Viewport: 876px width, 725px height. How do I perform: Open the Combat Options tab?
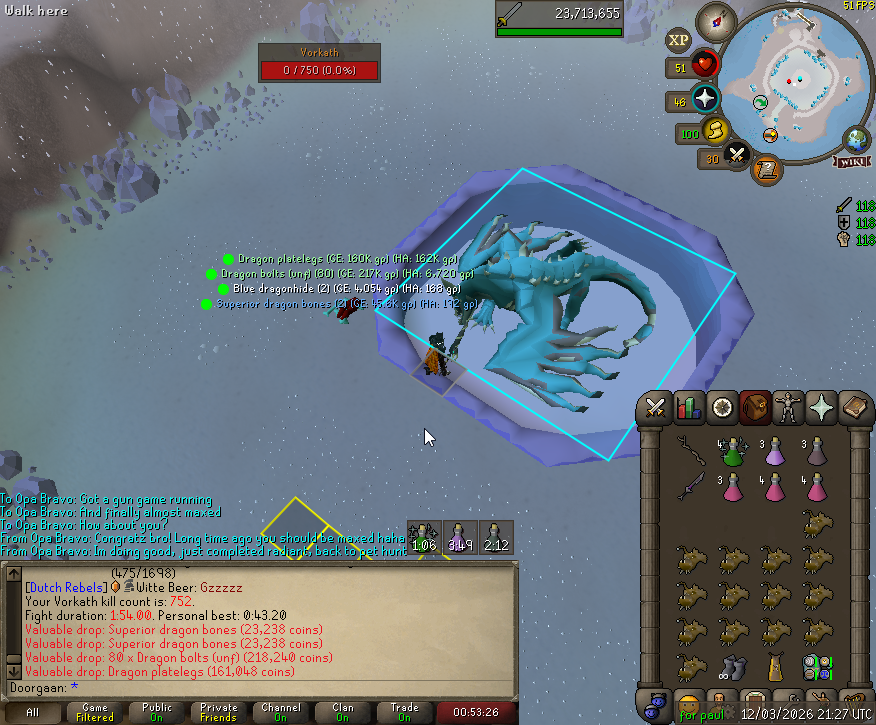pos(656,407)
